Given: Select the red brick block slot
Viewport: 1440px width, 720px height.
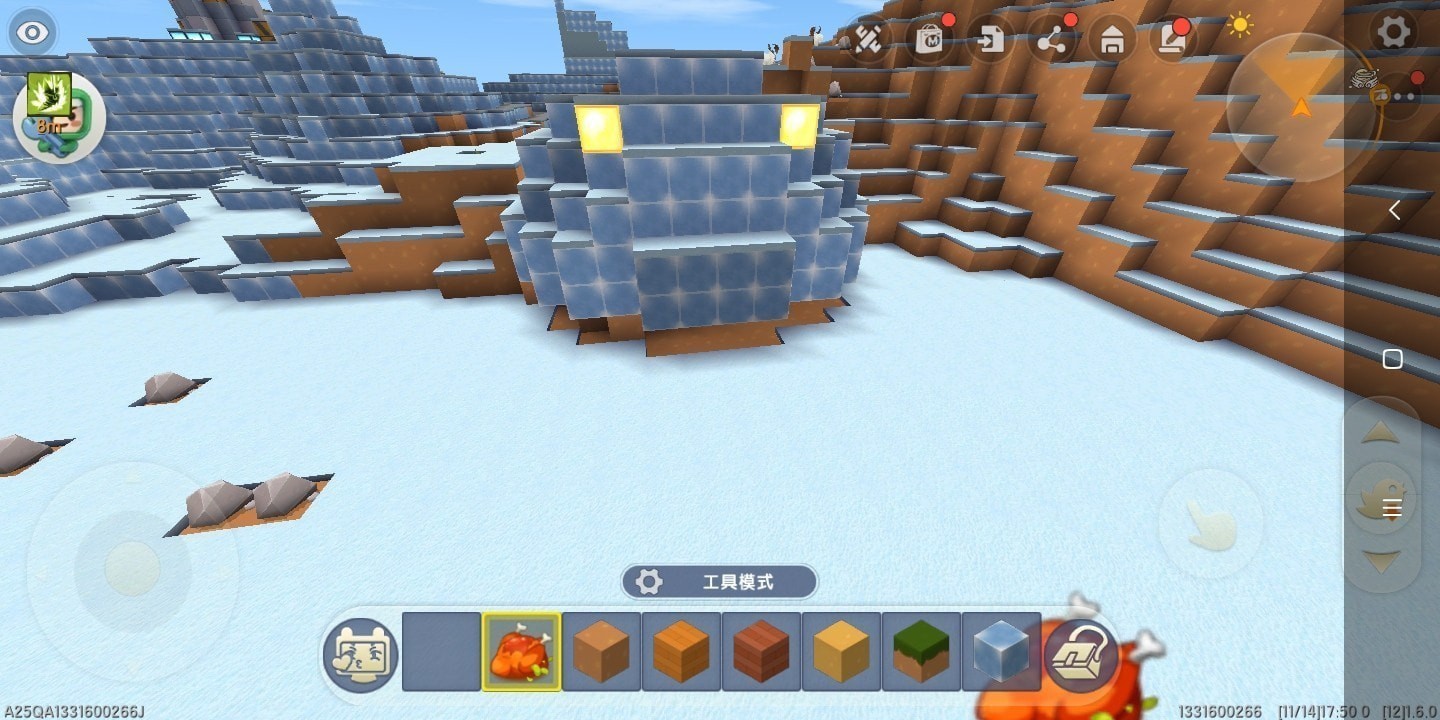Looking at the screenshot, I should [761, 651].
